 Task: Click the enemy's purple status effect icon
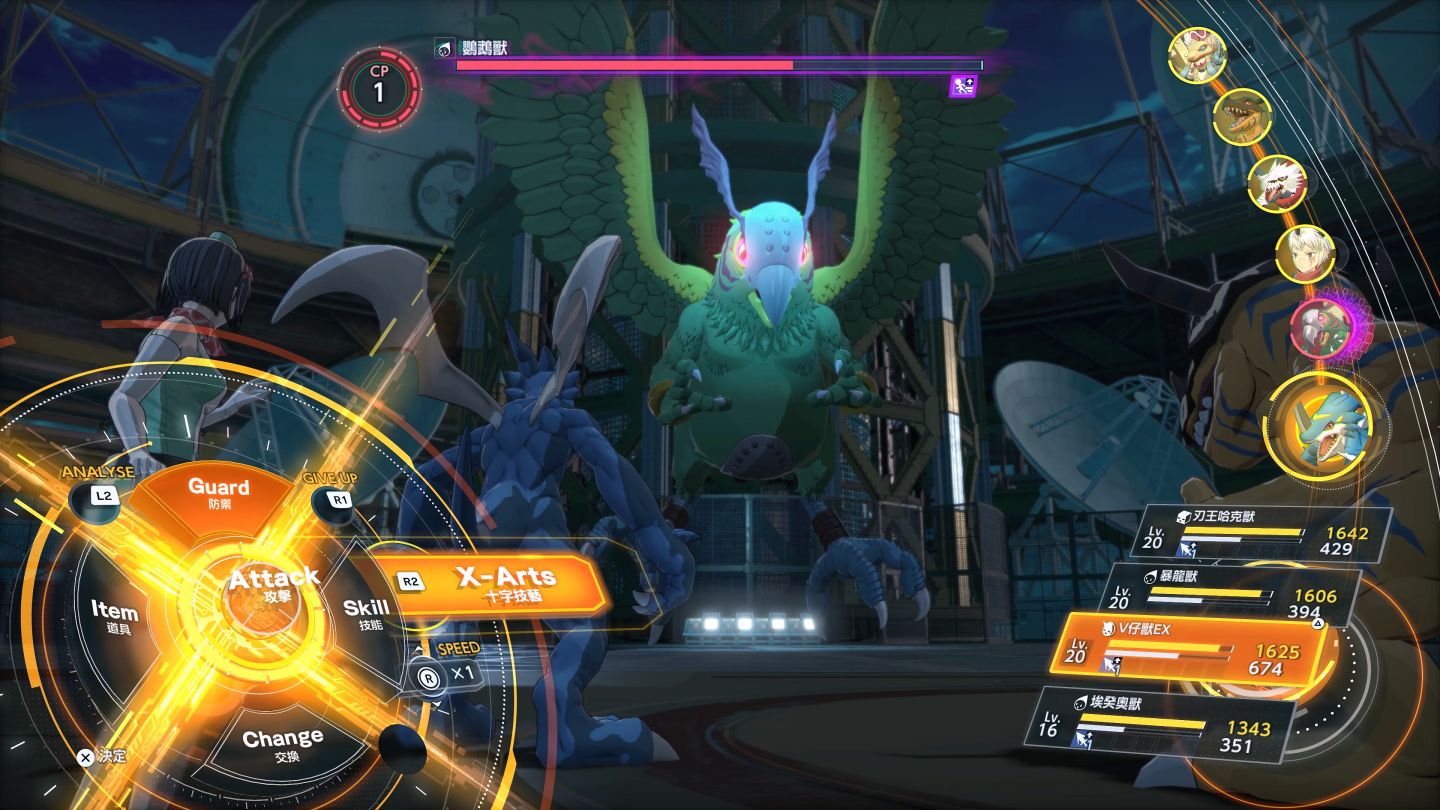pos(961,86)
